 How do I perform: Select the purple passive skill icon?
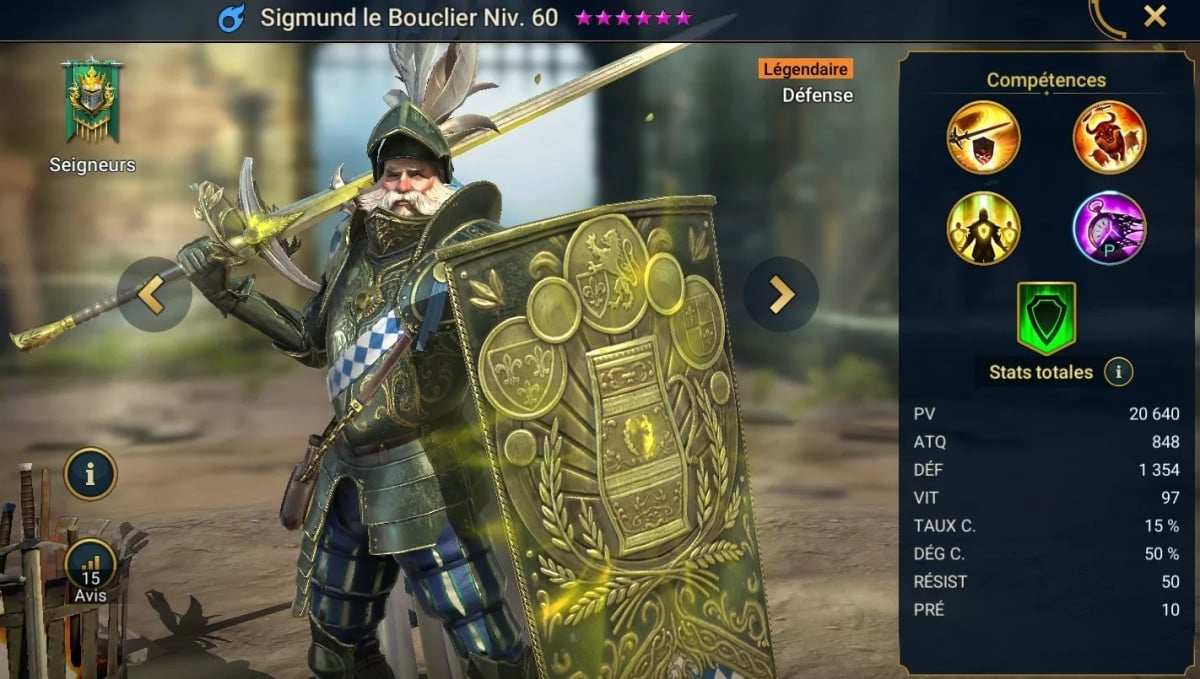pos(1109,228)
